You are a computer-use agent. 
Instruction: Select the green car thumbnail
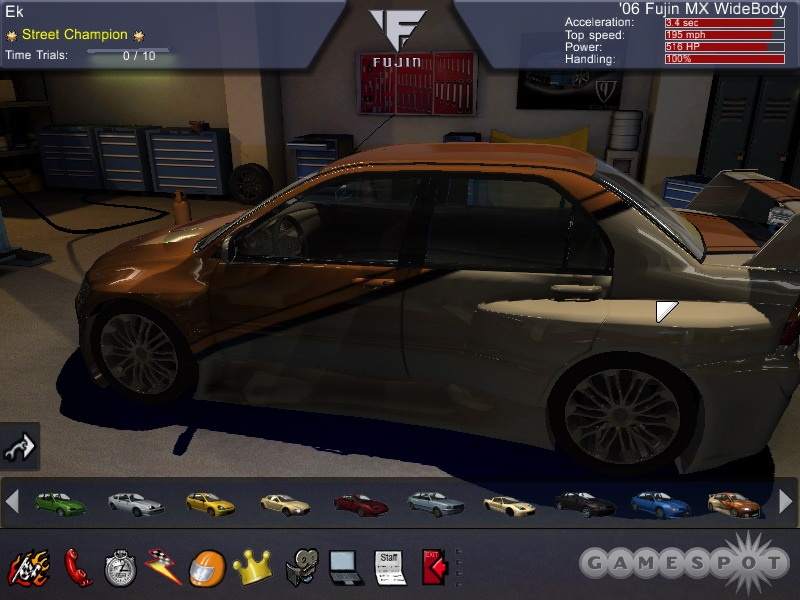pyautogui.click(x=60, y=503)
